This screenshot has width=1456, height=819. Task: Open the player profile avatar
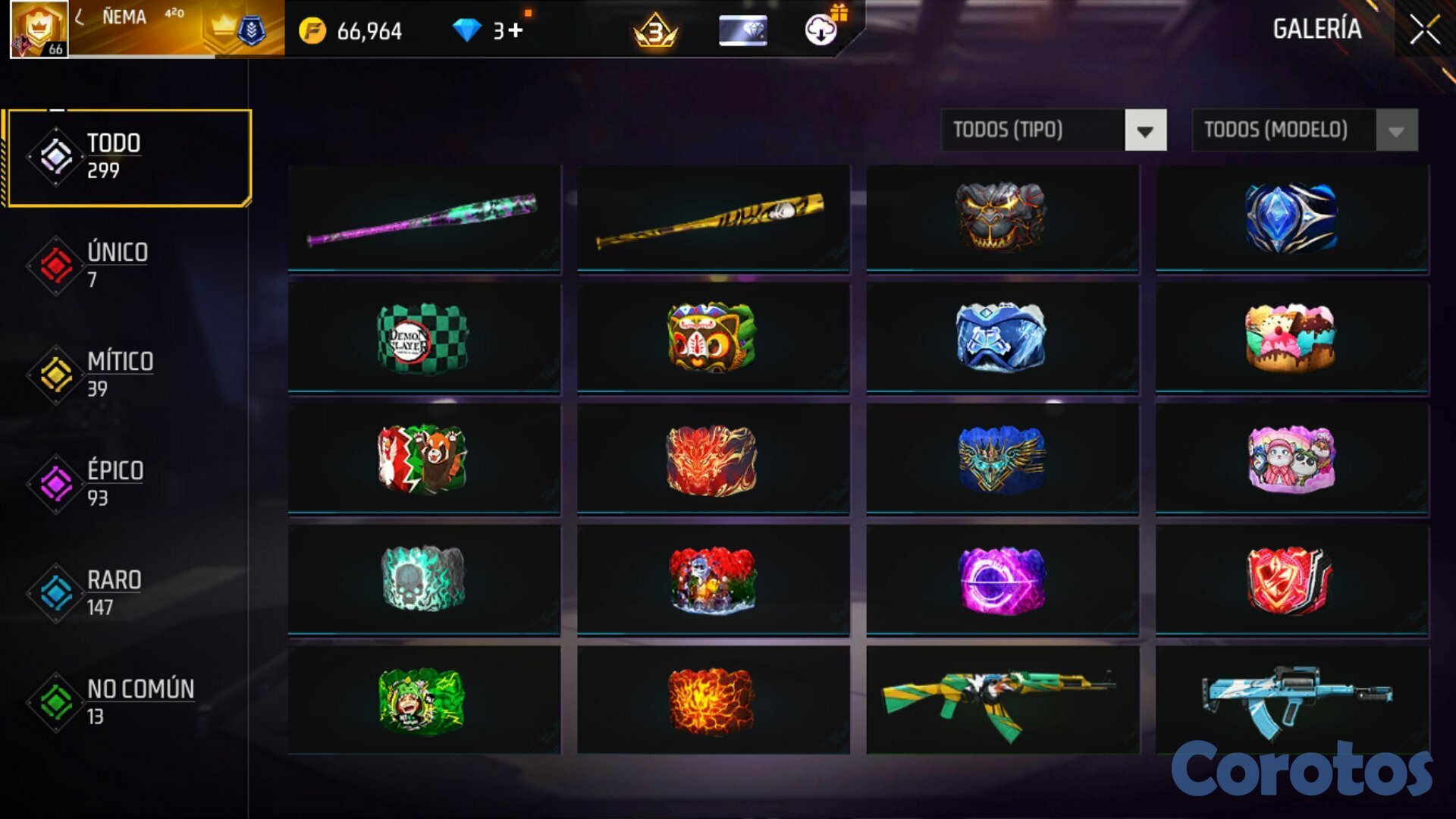pos(39,29)
